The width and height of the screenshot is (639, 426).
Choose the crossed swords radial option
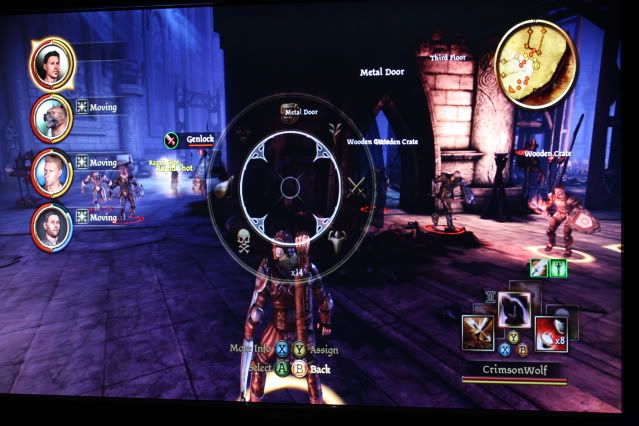coord(356,186)
